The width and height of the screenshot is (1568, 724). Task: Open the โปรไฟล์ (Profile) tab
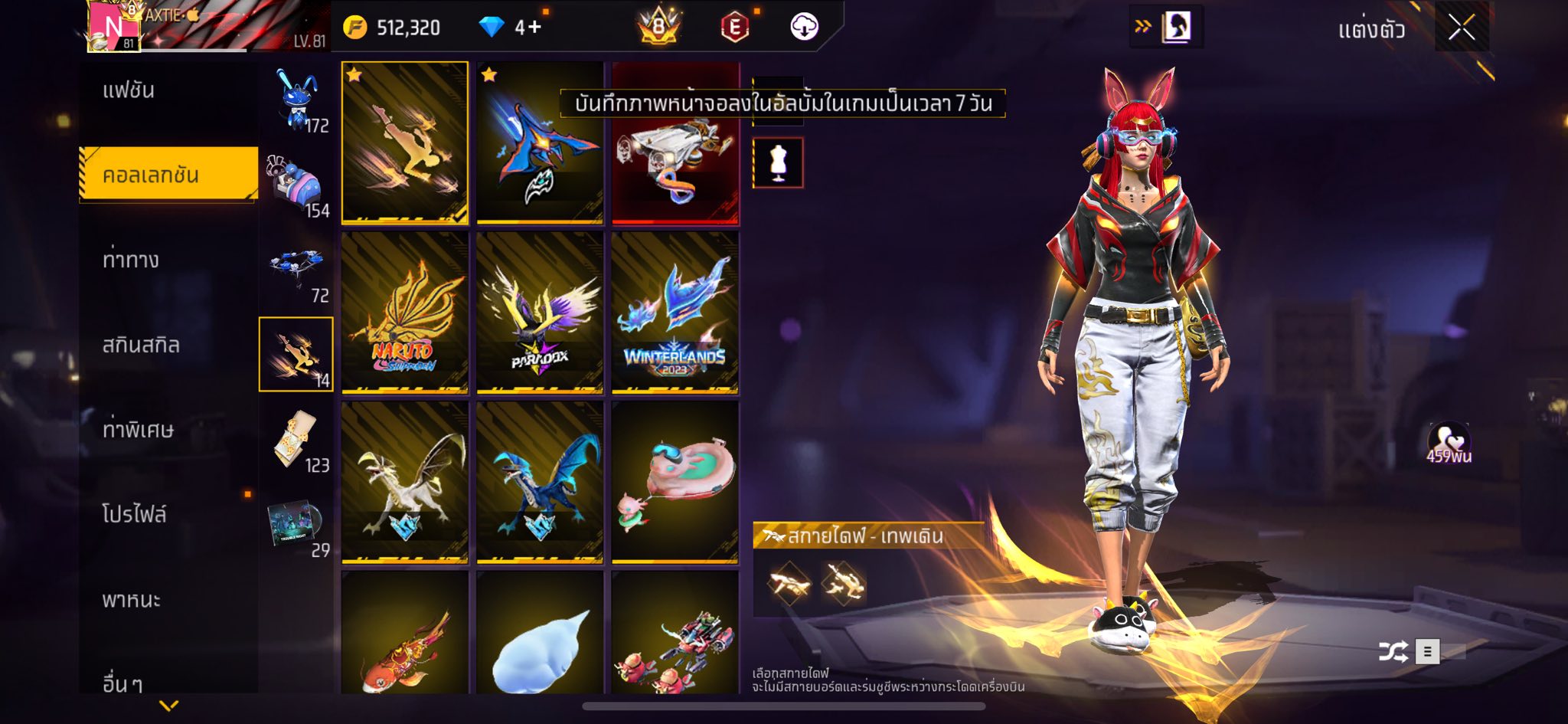pos(134,514)
